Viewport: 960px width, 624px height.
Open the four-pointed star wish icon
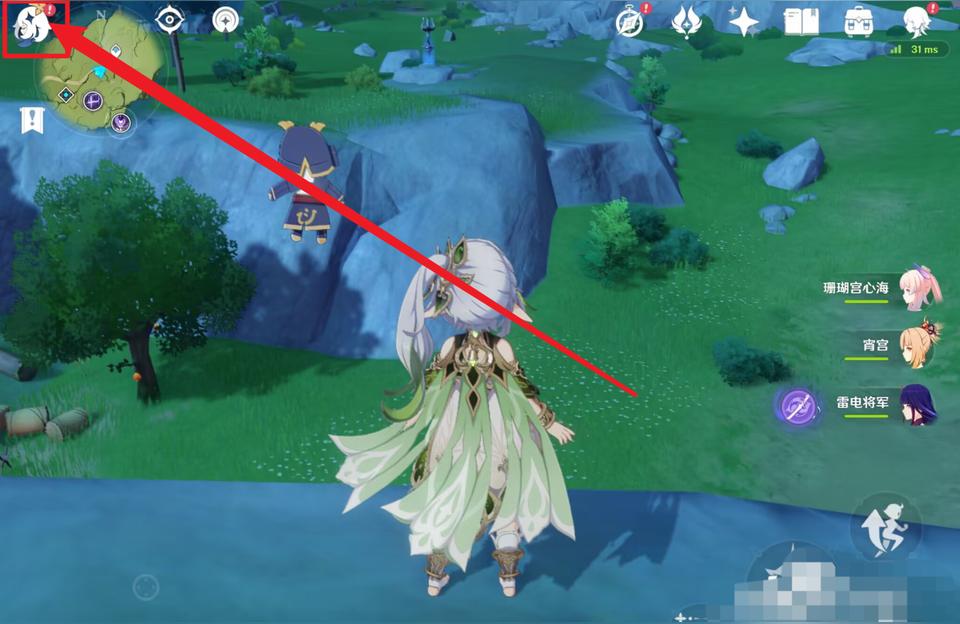pos(744,22)
